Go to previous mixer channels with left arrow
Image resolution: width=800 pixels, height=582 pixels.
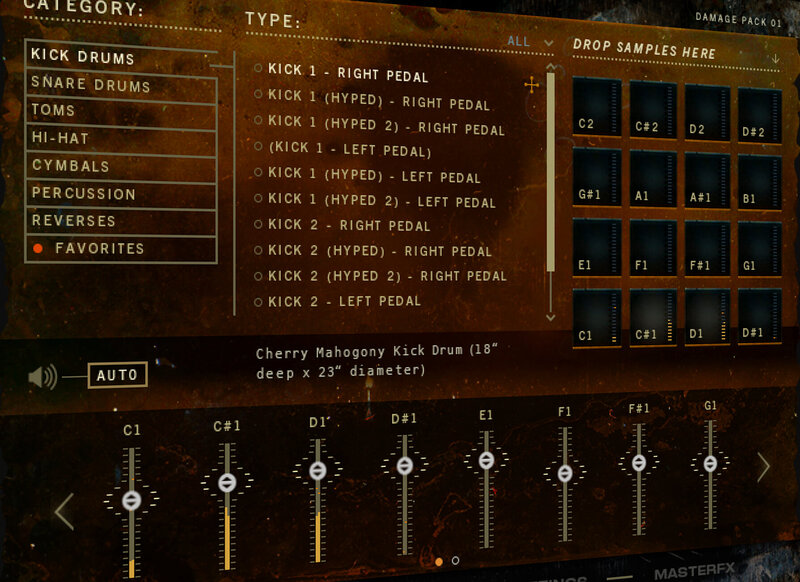point(64,511)
